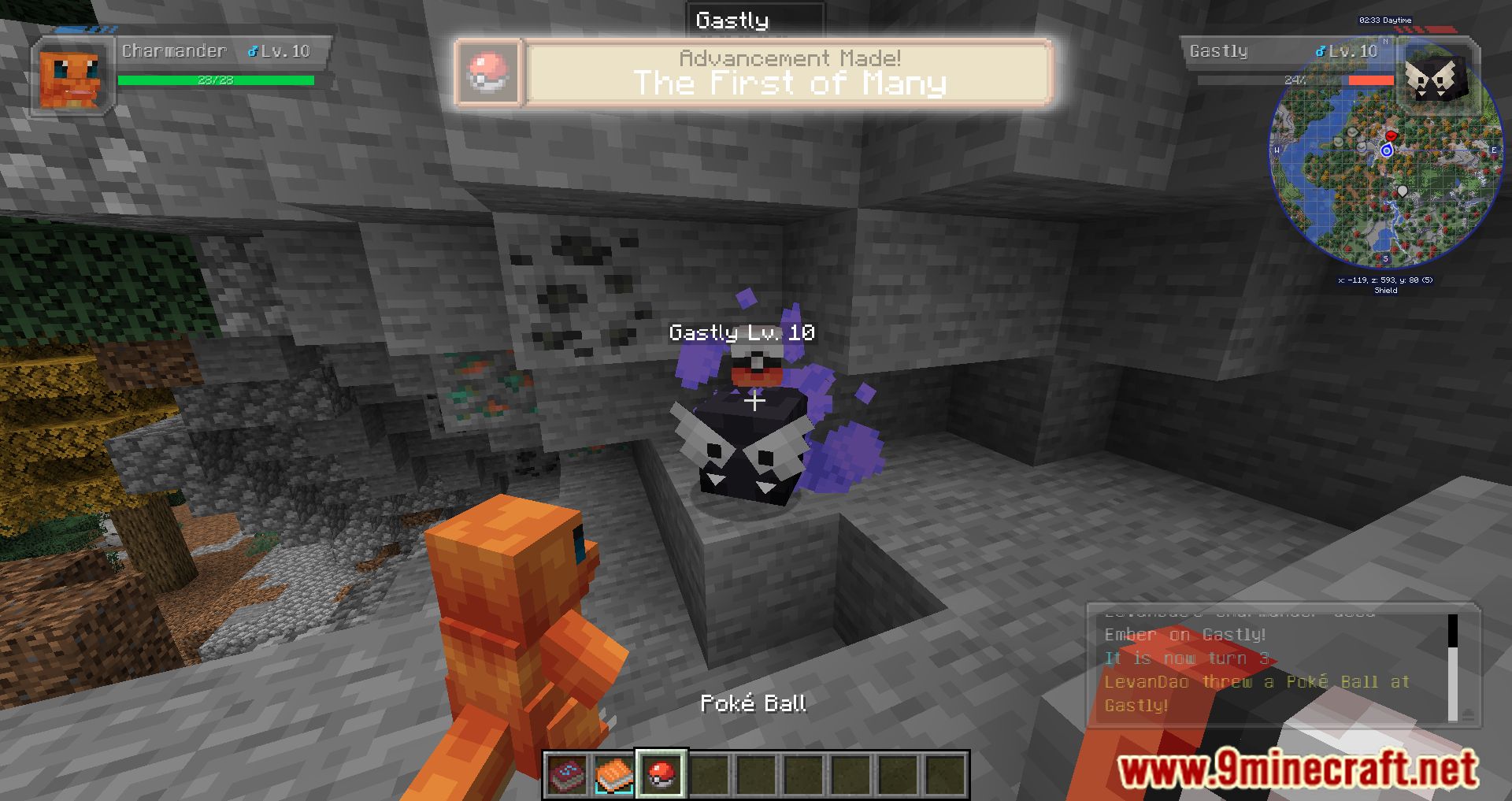
Task: Click Gastly's red health bar showing 24%
Action: (1372, 80)
